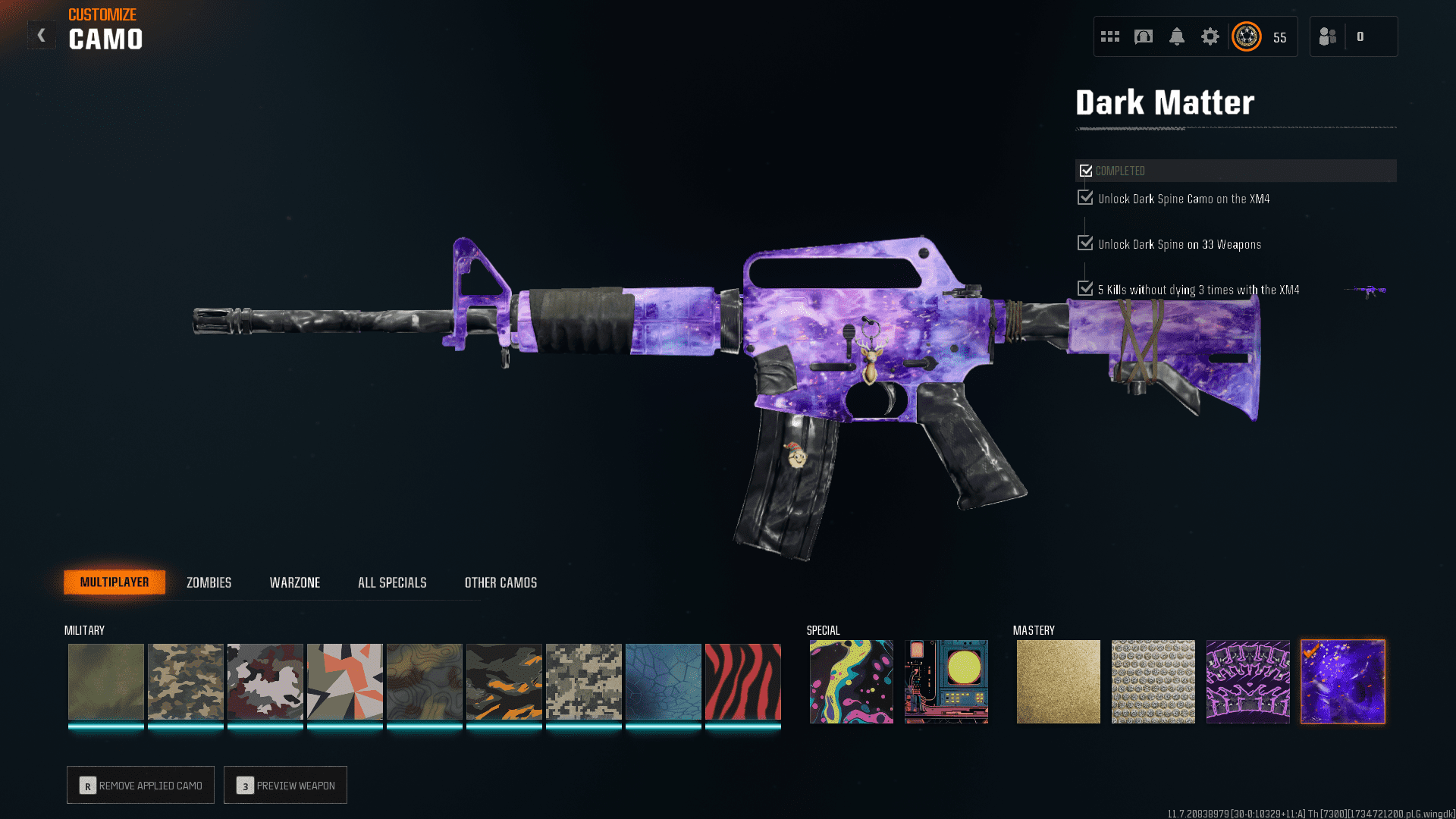The image size is (1456, 819).
Task: Open the quick access grid menu
Action: coord(1109,36)
